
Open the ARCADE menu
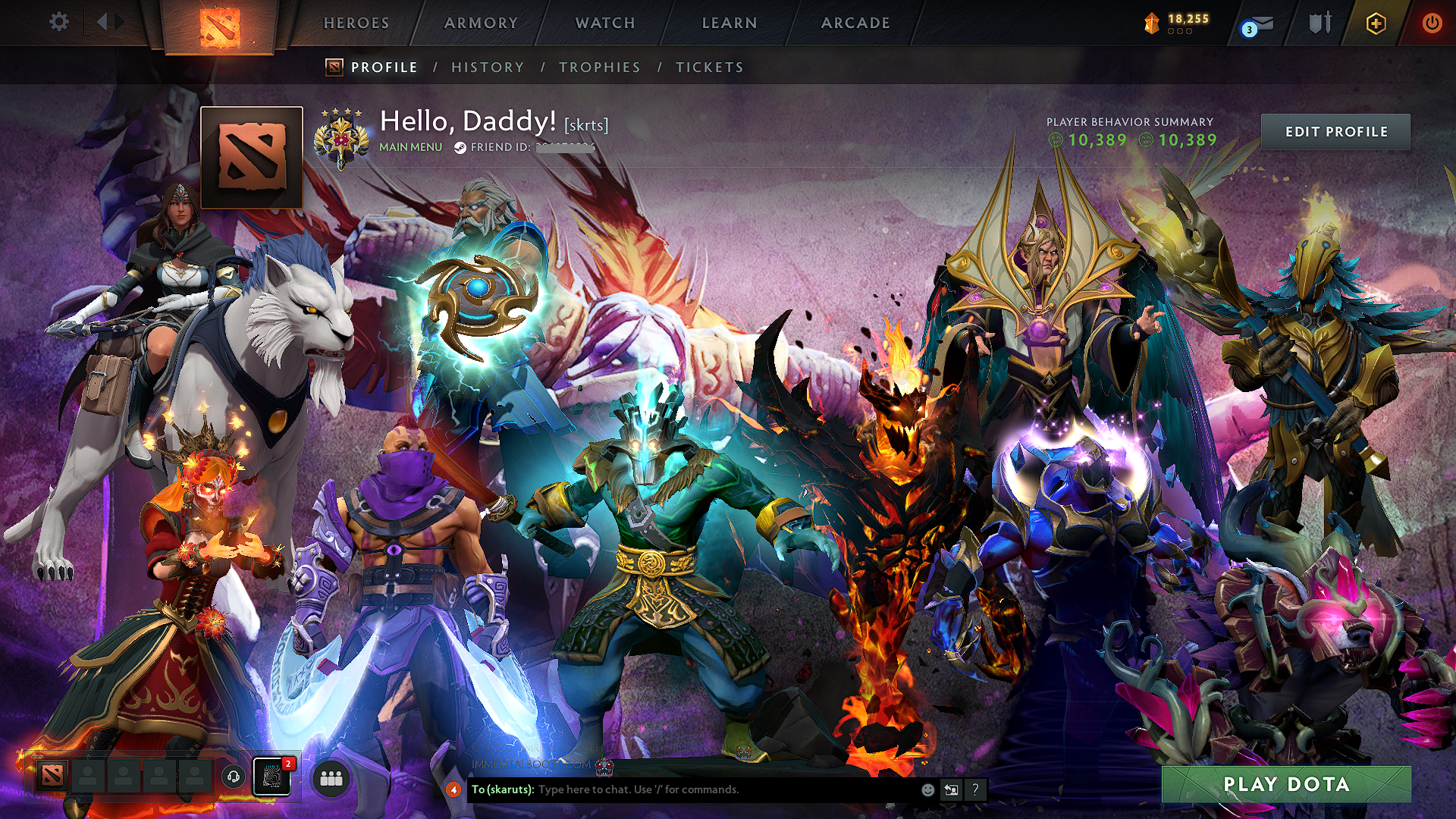(x=855, y=23)
